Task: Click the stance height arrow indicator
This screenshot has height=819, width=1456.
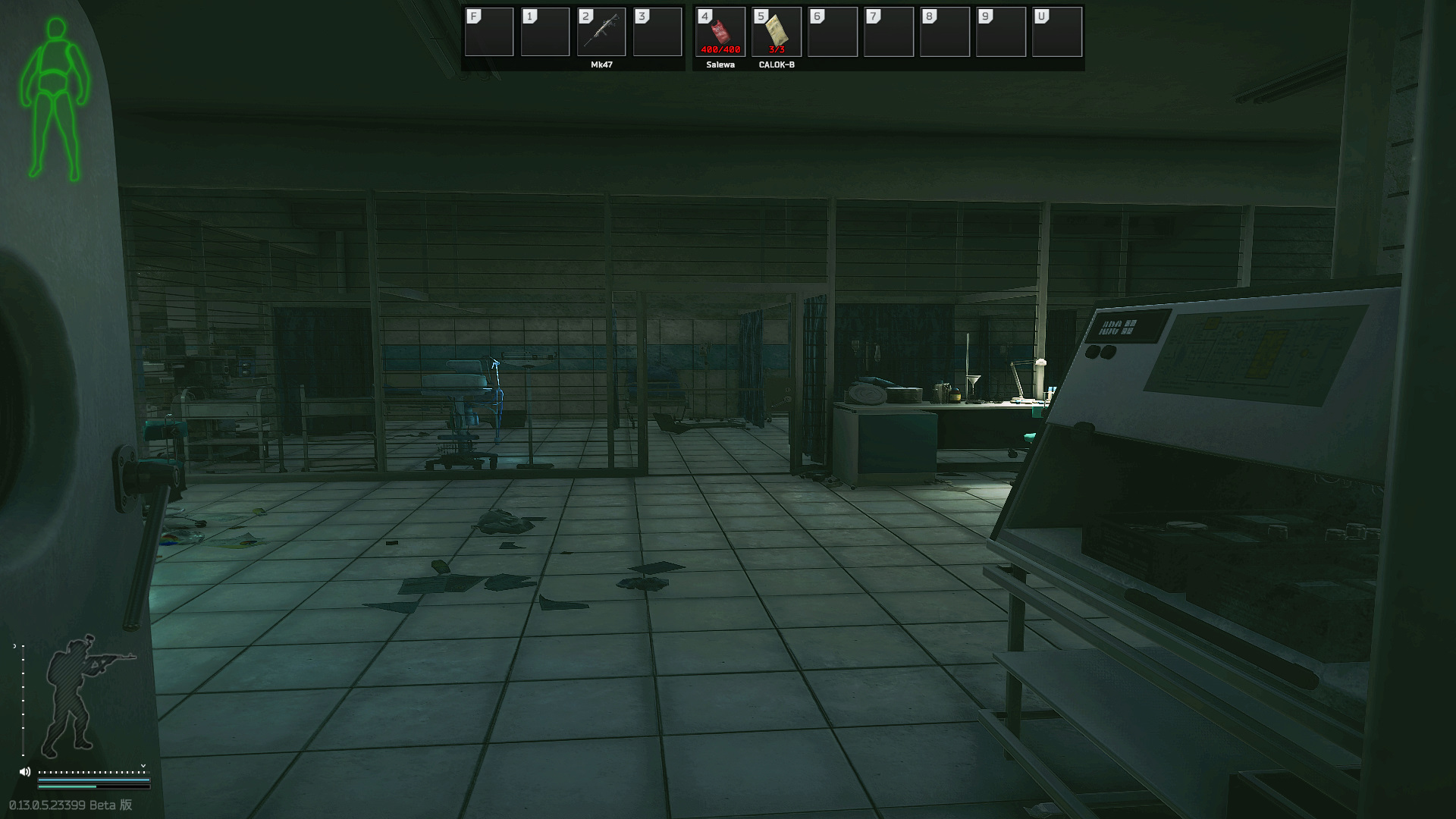Action: (15, 646)
